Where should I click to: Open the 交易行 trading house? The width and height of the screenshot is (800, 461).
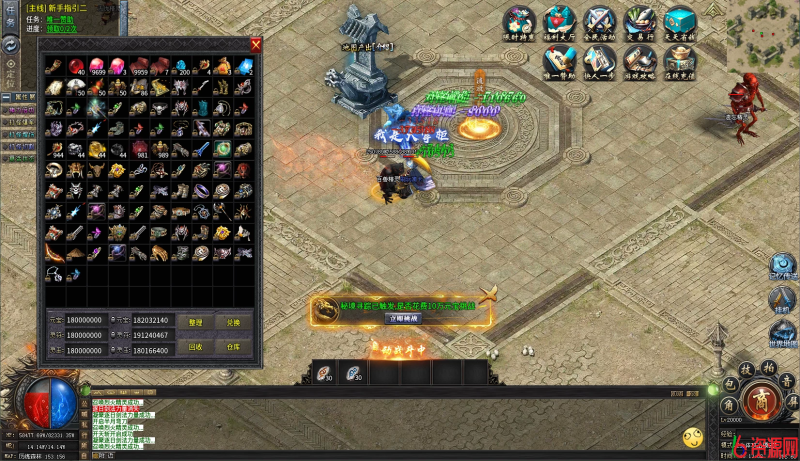click(x=639, y=22)
